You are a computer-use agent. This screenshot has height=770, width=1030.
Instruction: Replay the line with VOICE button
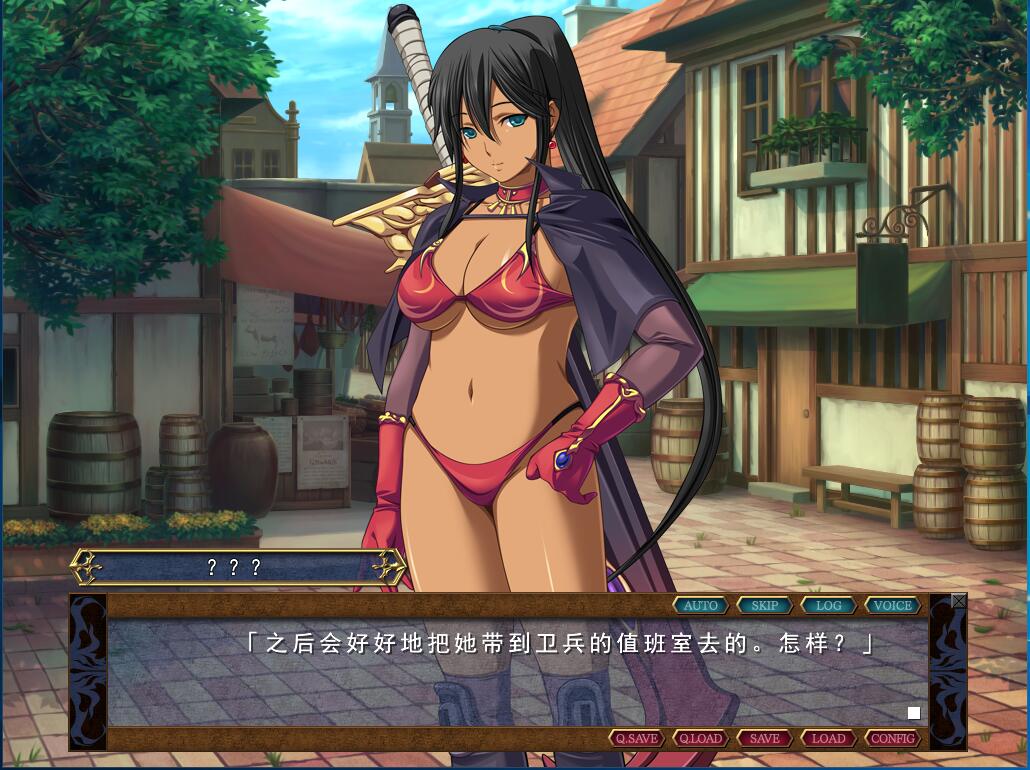[893, 605]
